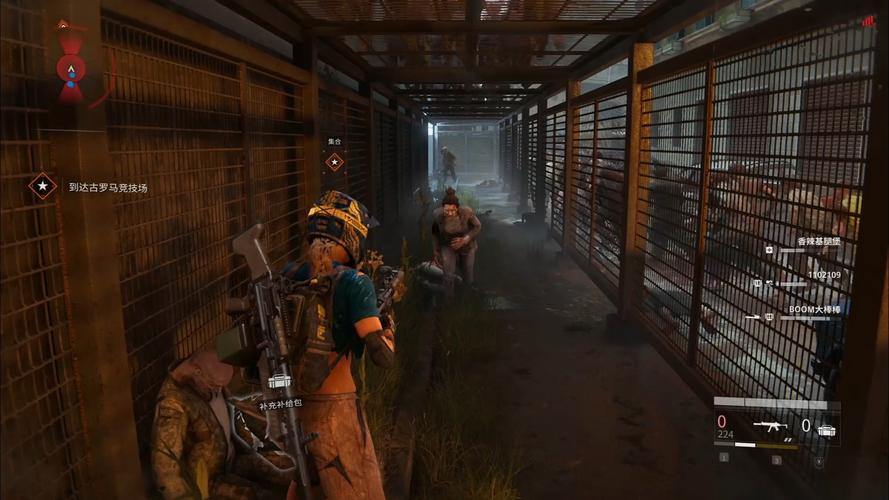
Task: Select the supply bag equipment icon
Action: pyautogui.click(x=827, y=427)
